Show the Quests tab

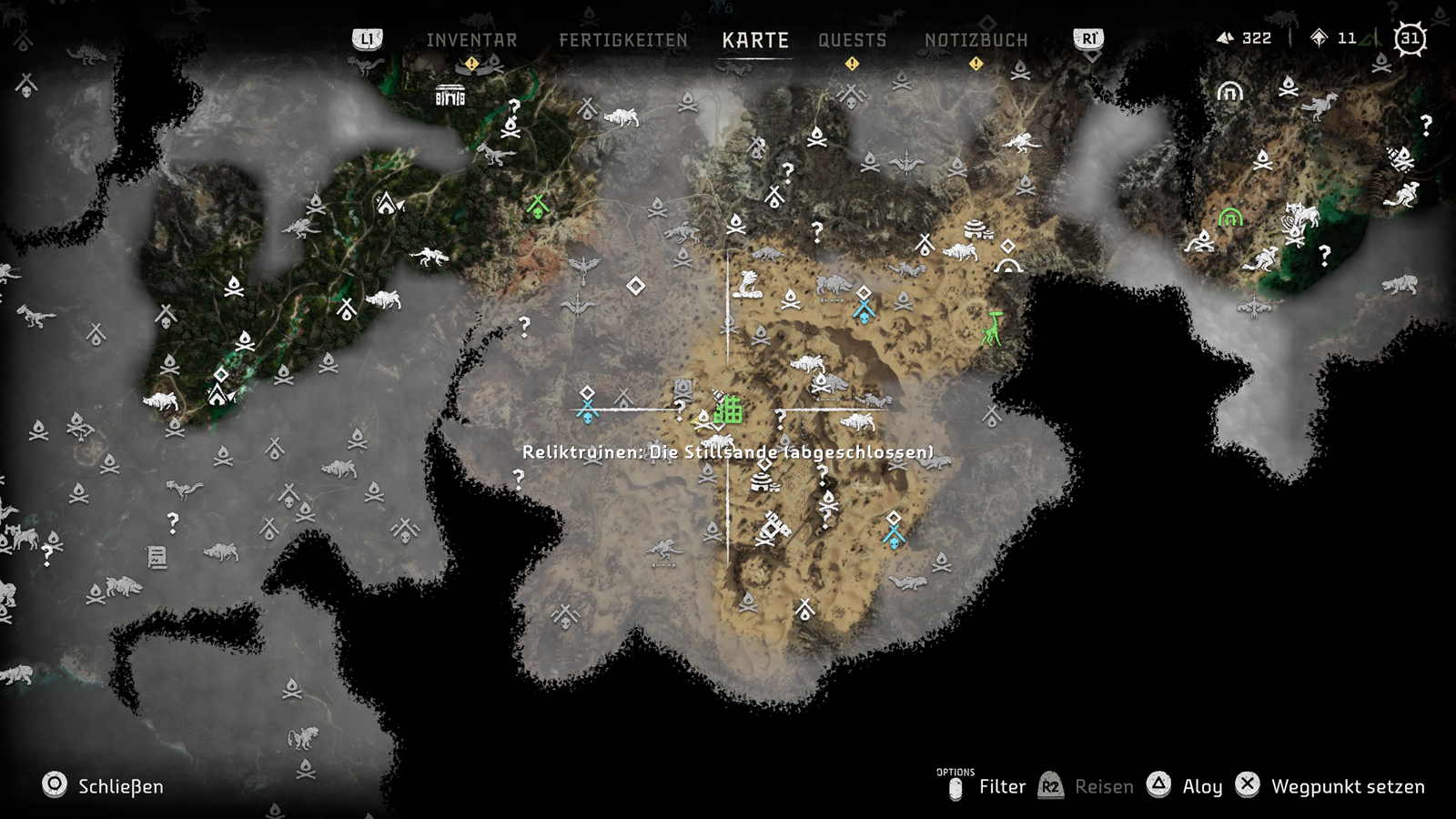(852, 40)
